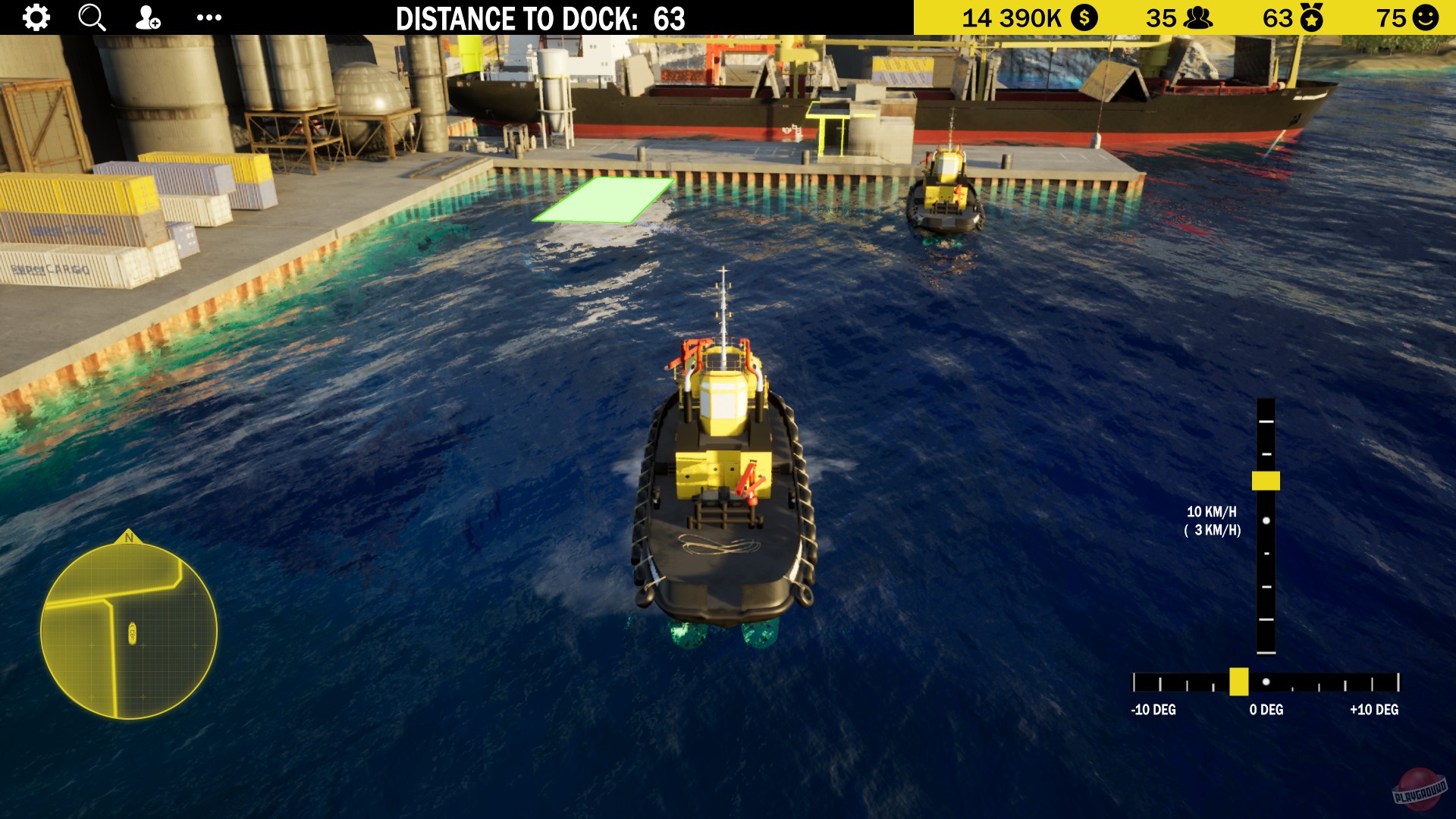
Task: Open the achievements medal icon
Action: [x=1311, y=17]
